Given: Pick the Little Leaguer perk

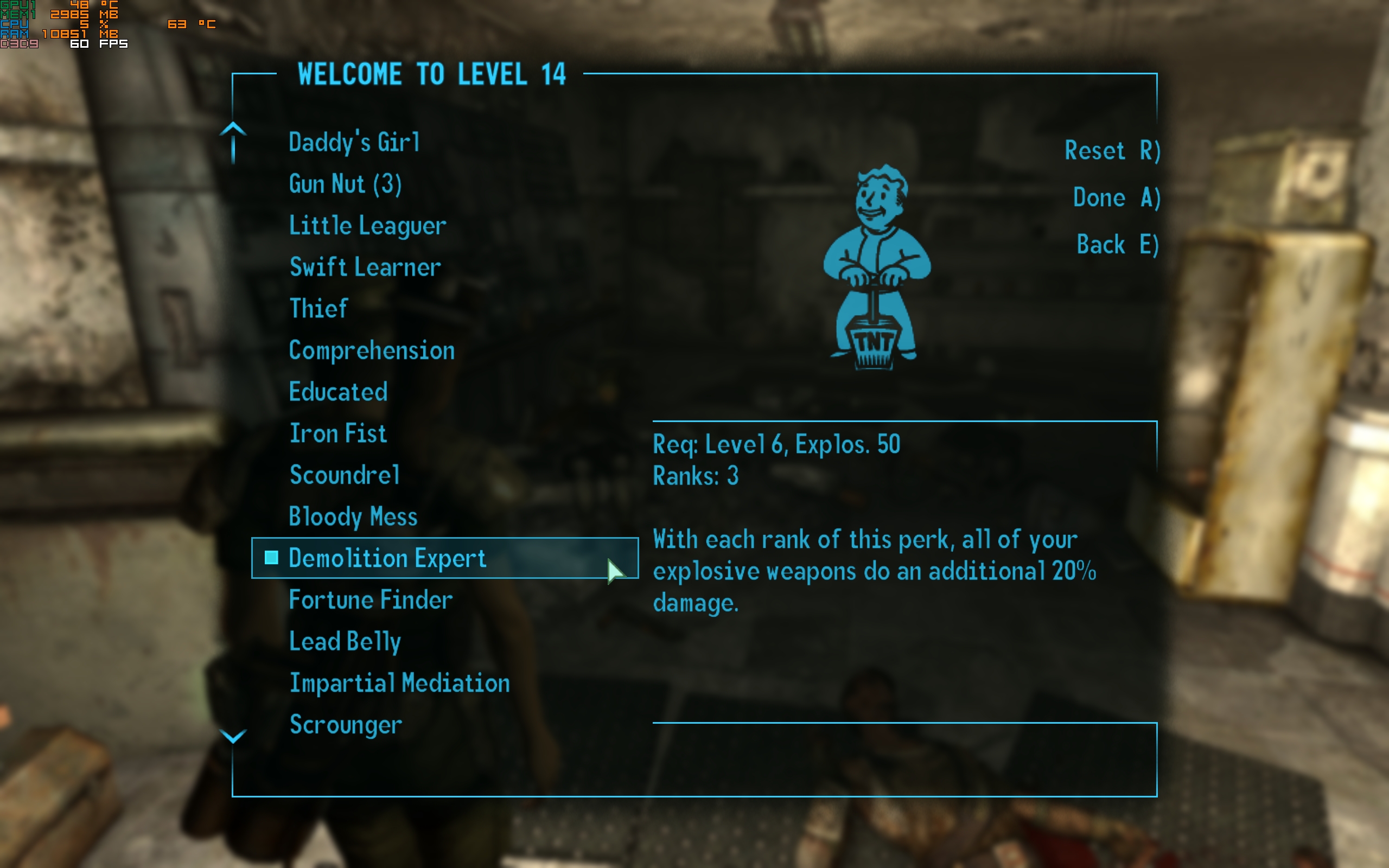Looking at the screenshot, I should click(367, 226).
